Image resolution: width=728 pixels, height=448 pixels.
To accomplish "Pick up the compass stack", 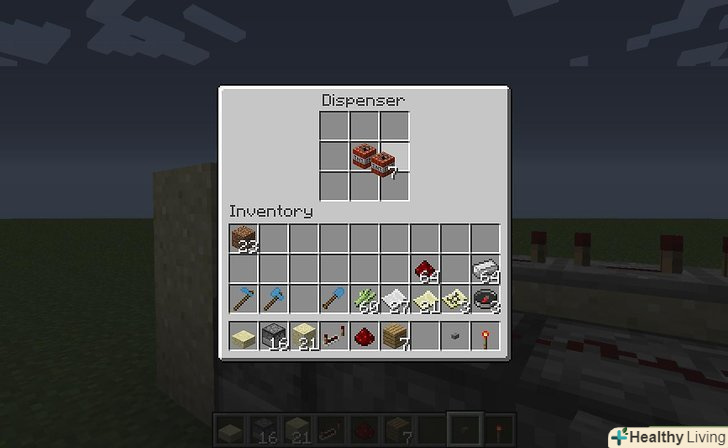I will coord(486,299).
